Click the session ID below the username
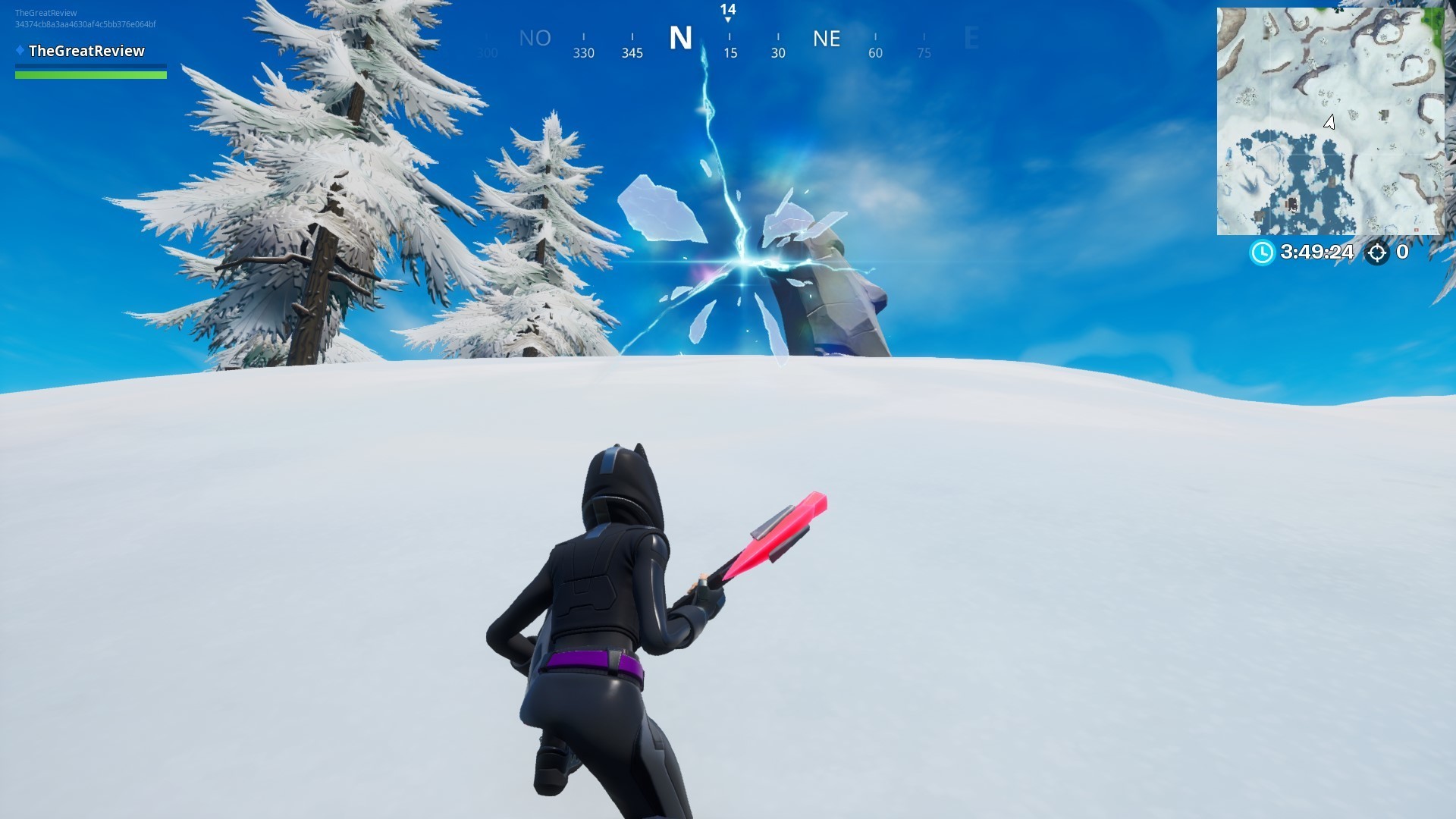 (x=85, y=24)
